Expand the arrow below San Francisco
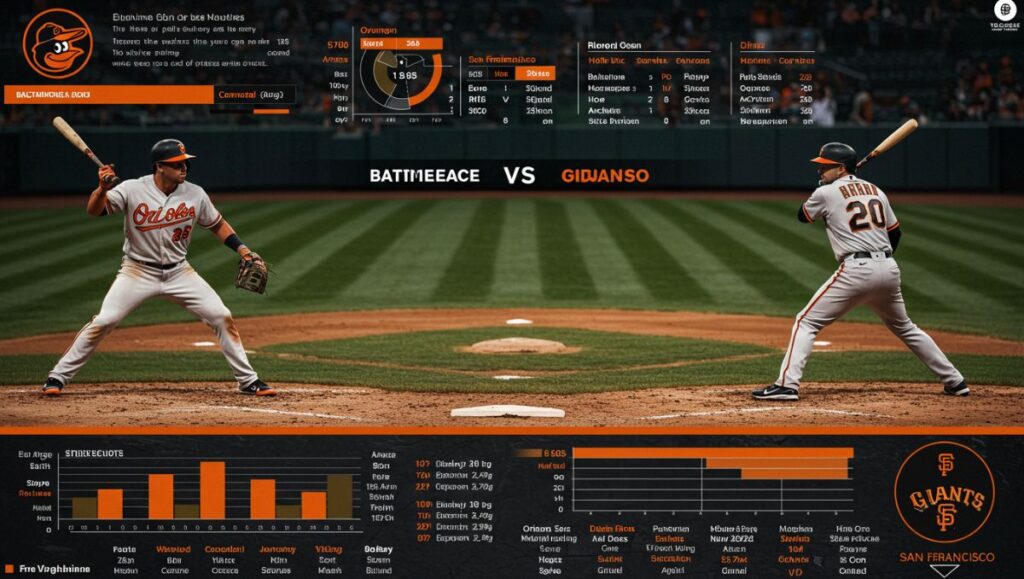The image size is (1024, 579). (x=944, y=571)
